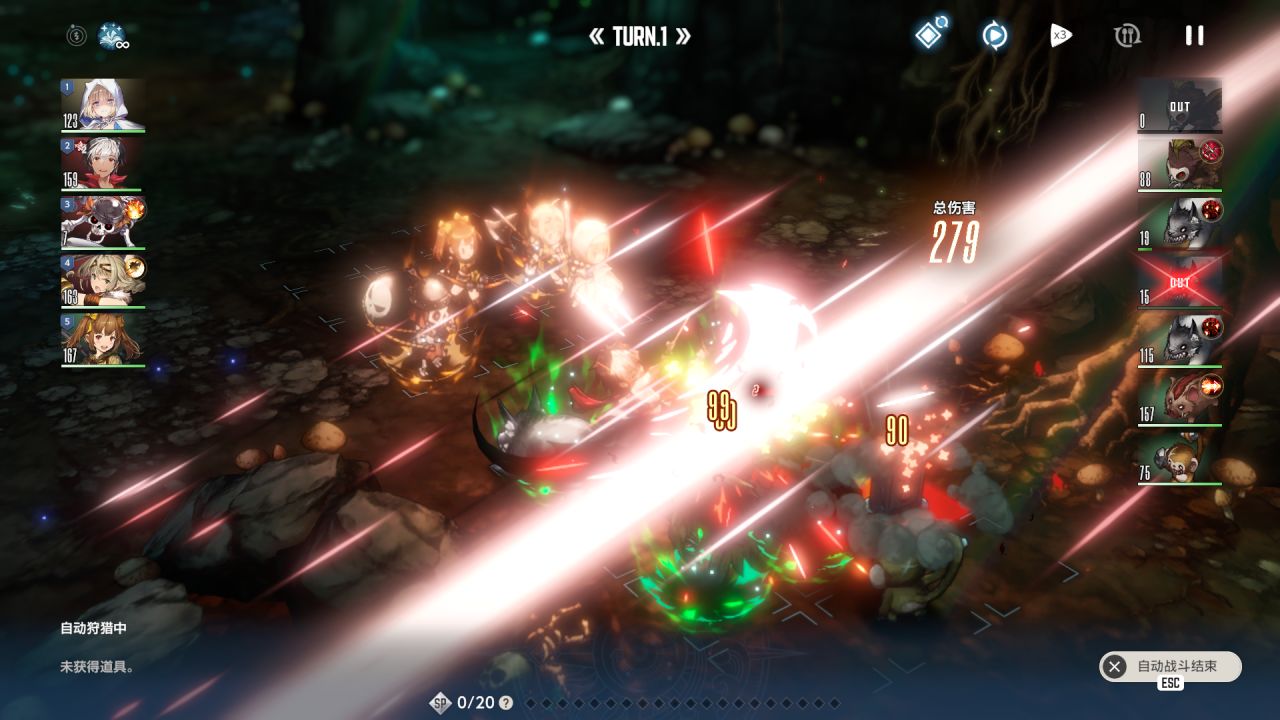Select the skeleton unit portrait
The height and width of the screenshot is (720, 1280).
click(103, 222)
